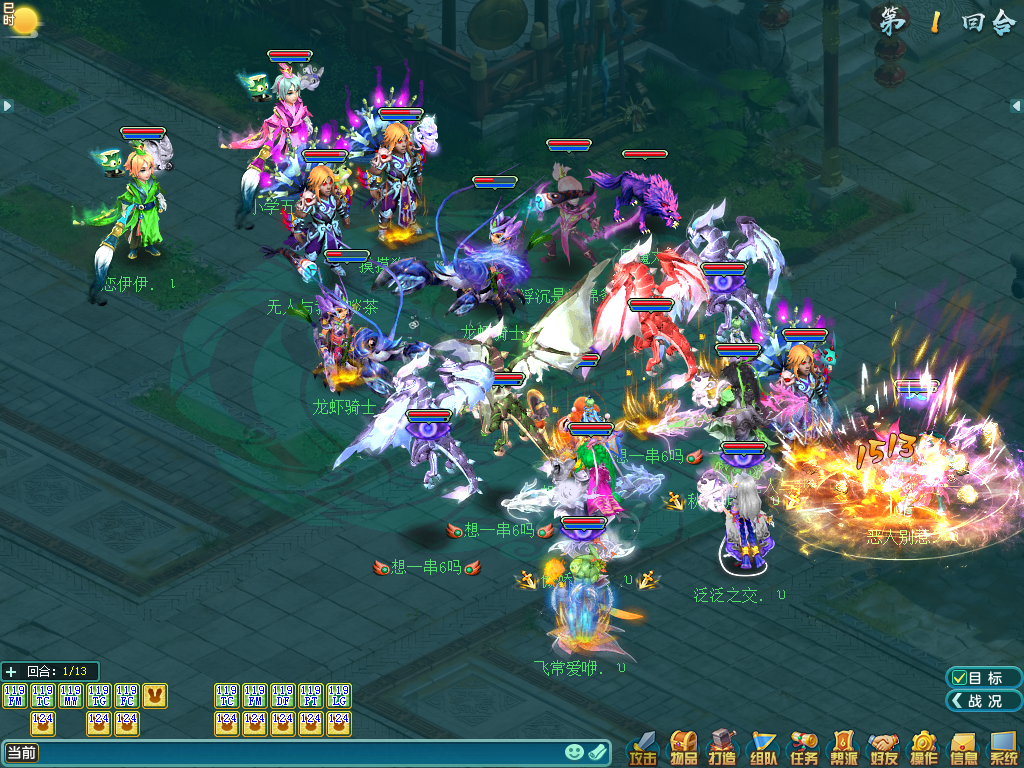Expand the 战况 battle status panel
Screen dimensions: 1024x768
[x=984, y=701]
